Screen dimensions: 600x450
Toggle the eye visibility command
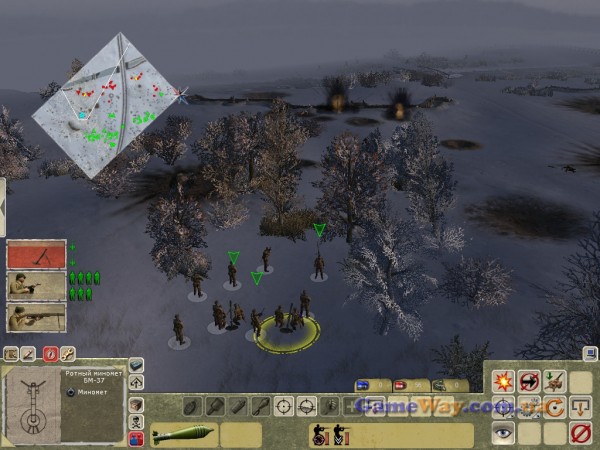pos(503,433)
